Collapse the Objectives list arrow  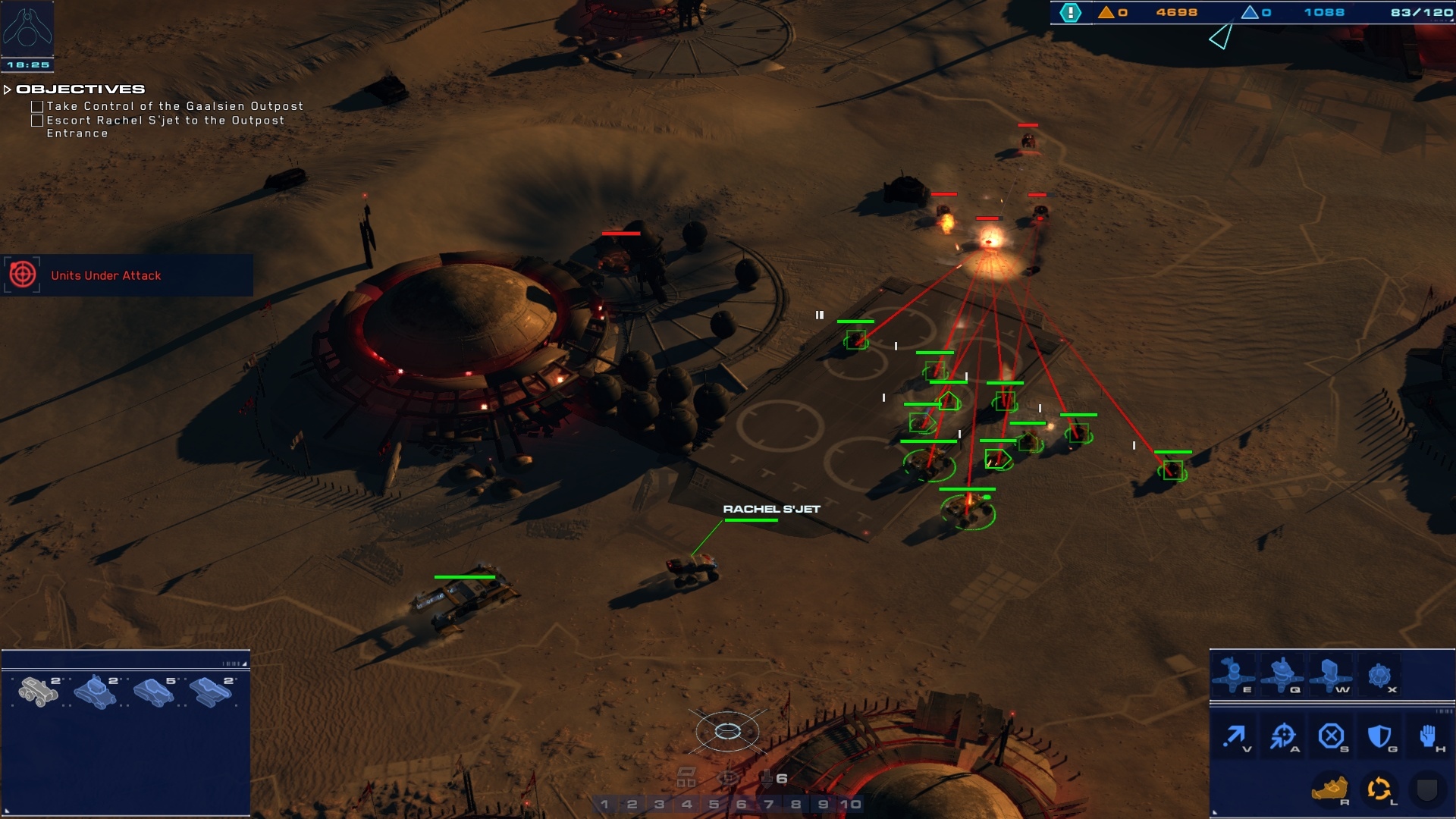8,89
